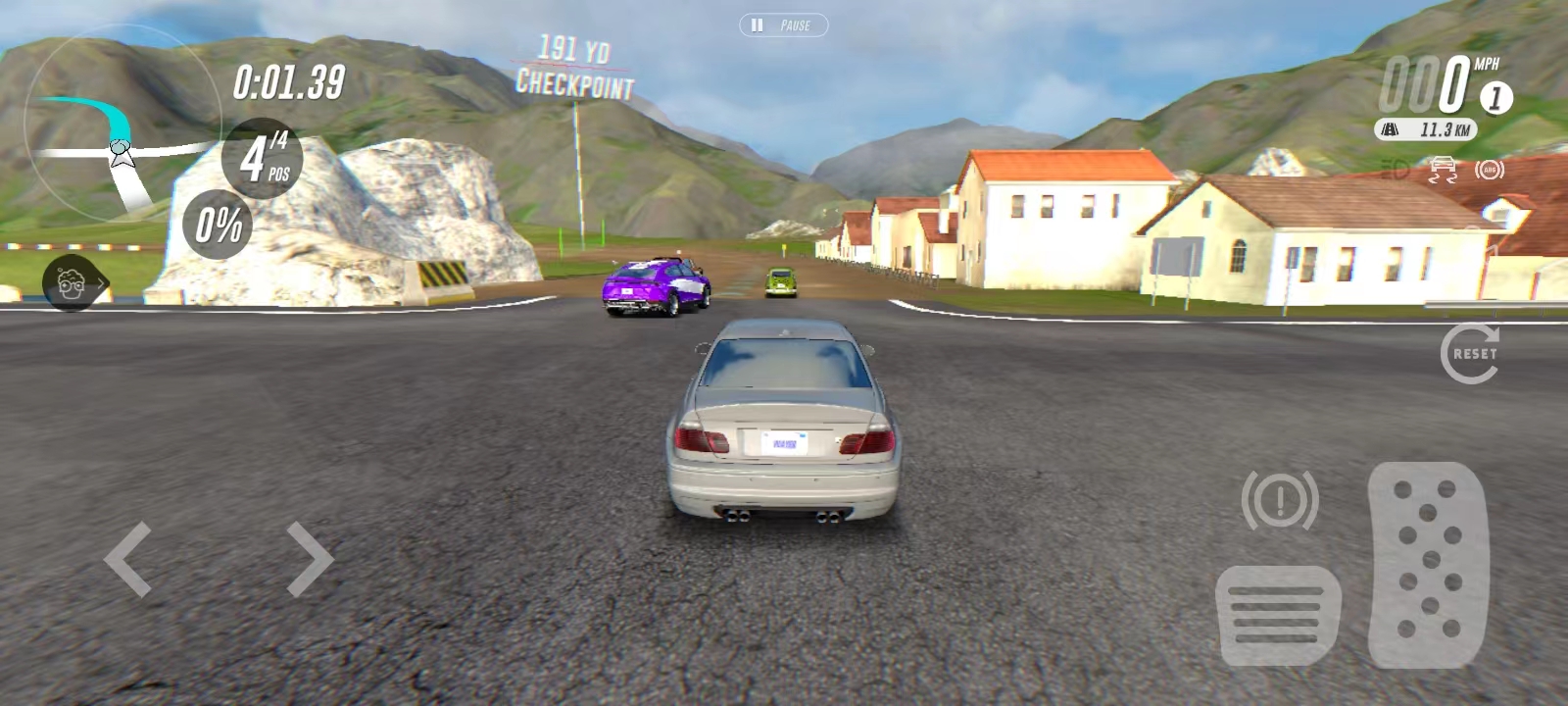Viewport: 1568px width, 706px height.
Task: Engage the handbrake button
Action: (1279, 500)
